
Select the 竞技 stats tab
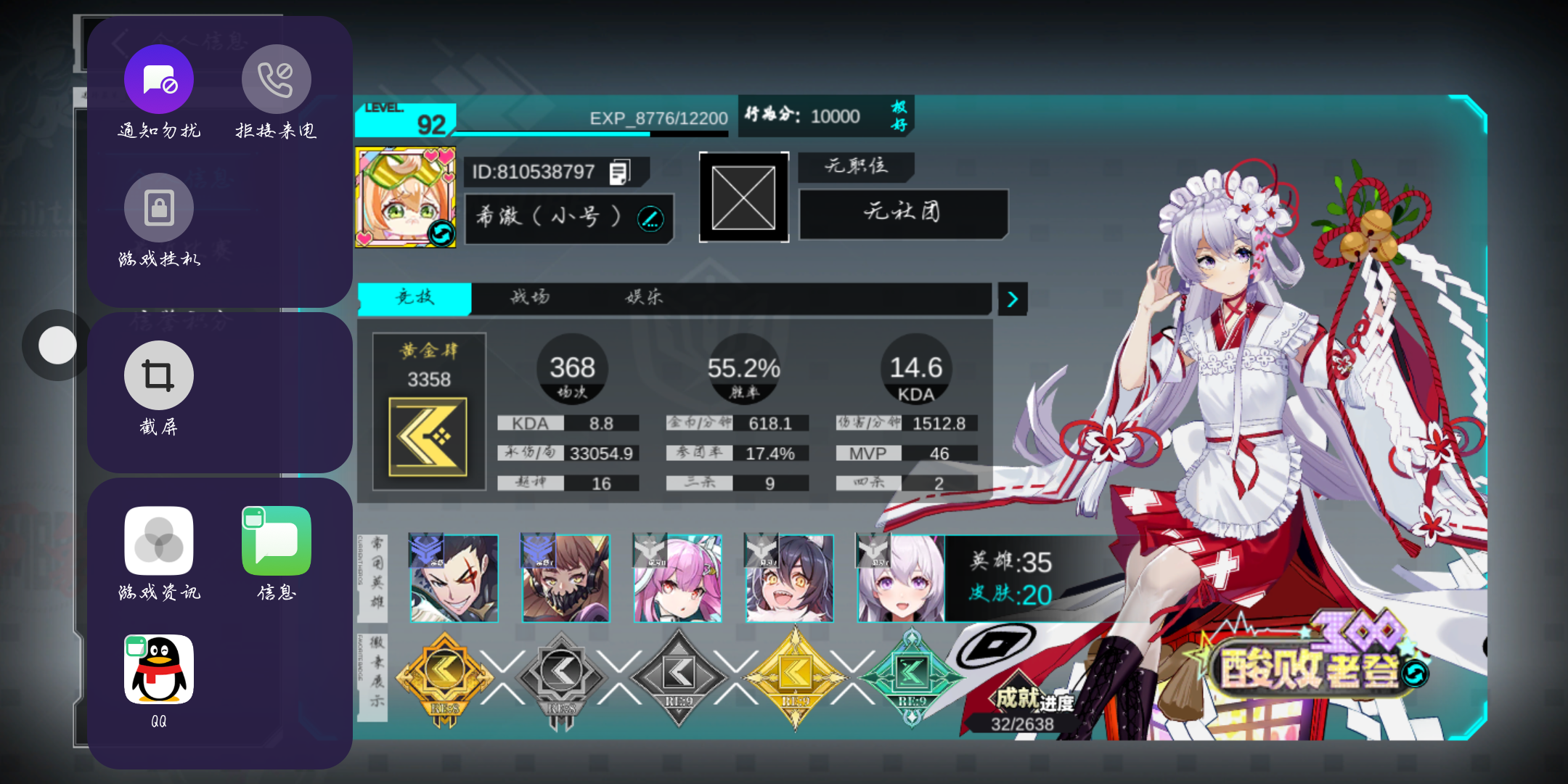[x=415, y=297]
